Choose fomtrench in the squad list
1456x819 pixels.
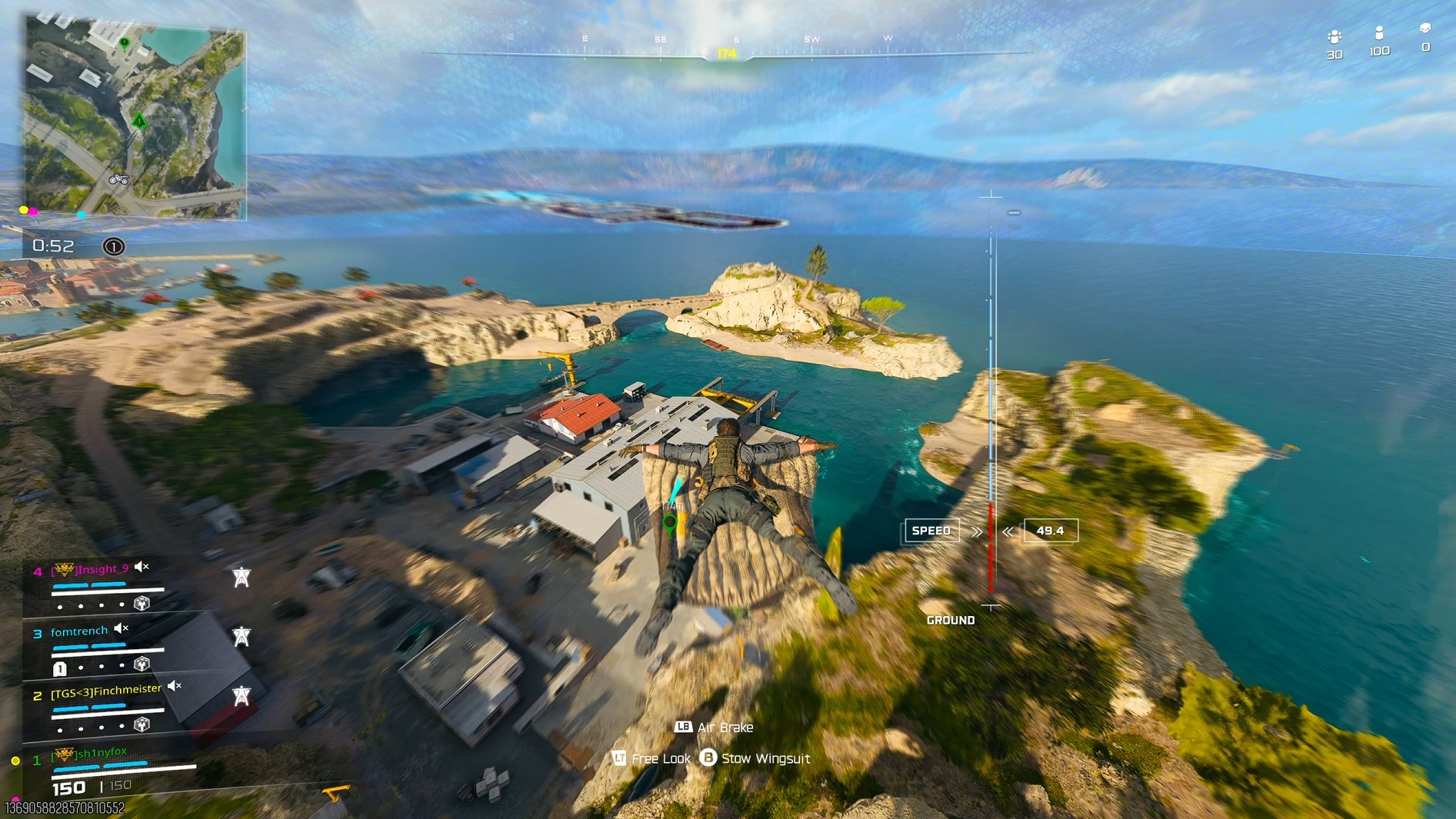[78, 631]
